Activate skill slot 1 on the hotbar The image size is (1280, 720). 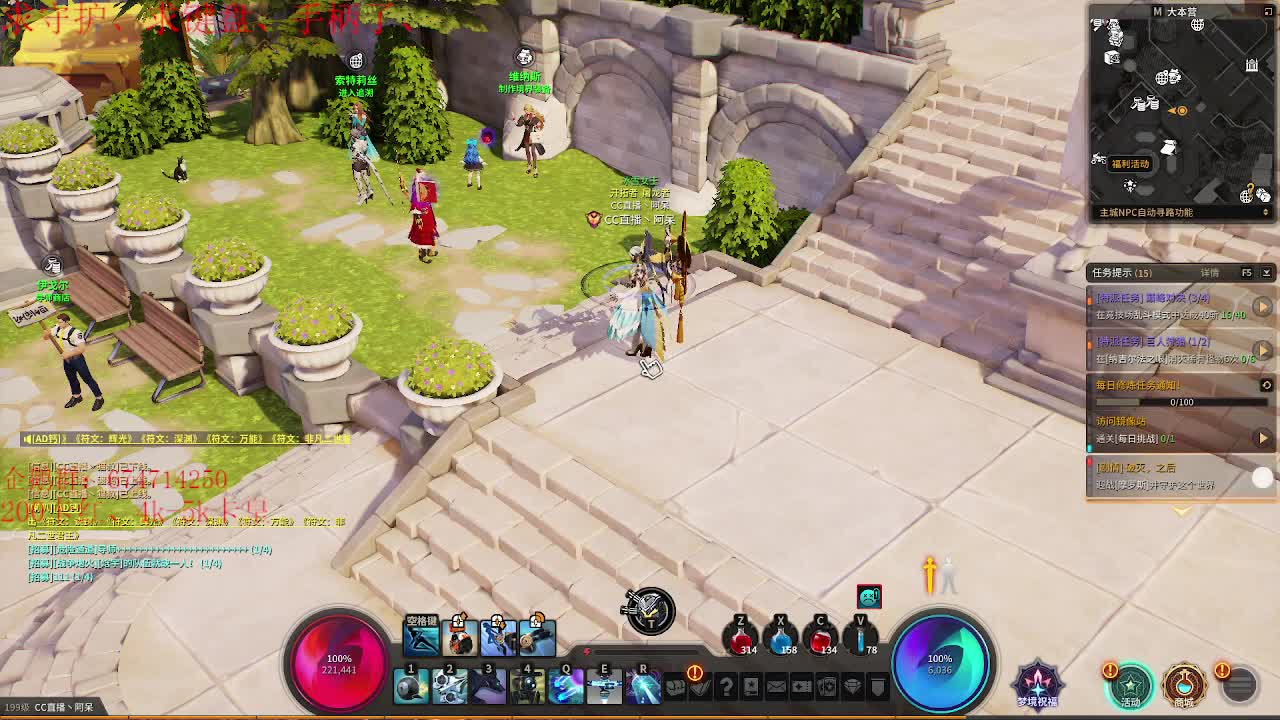pos(411,687)
